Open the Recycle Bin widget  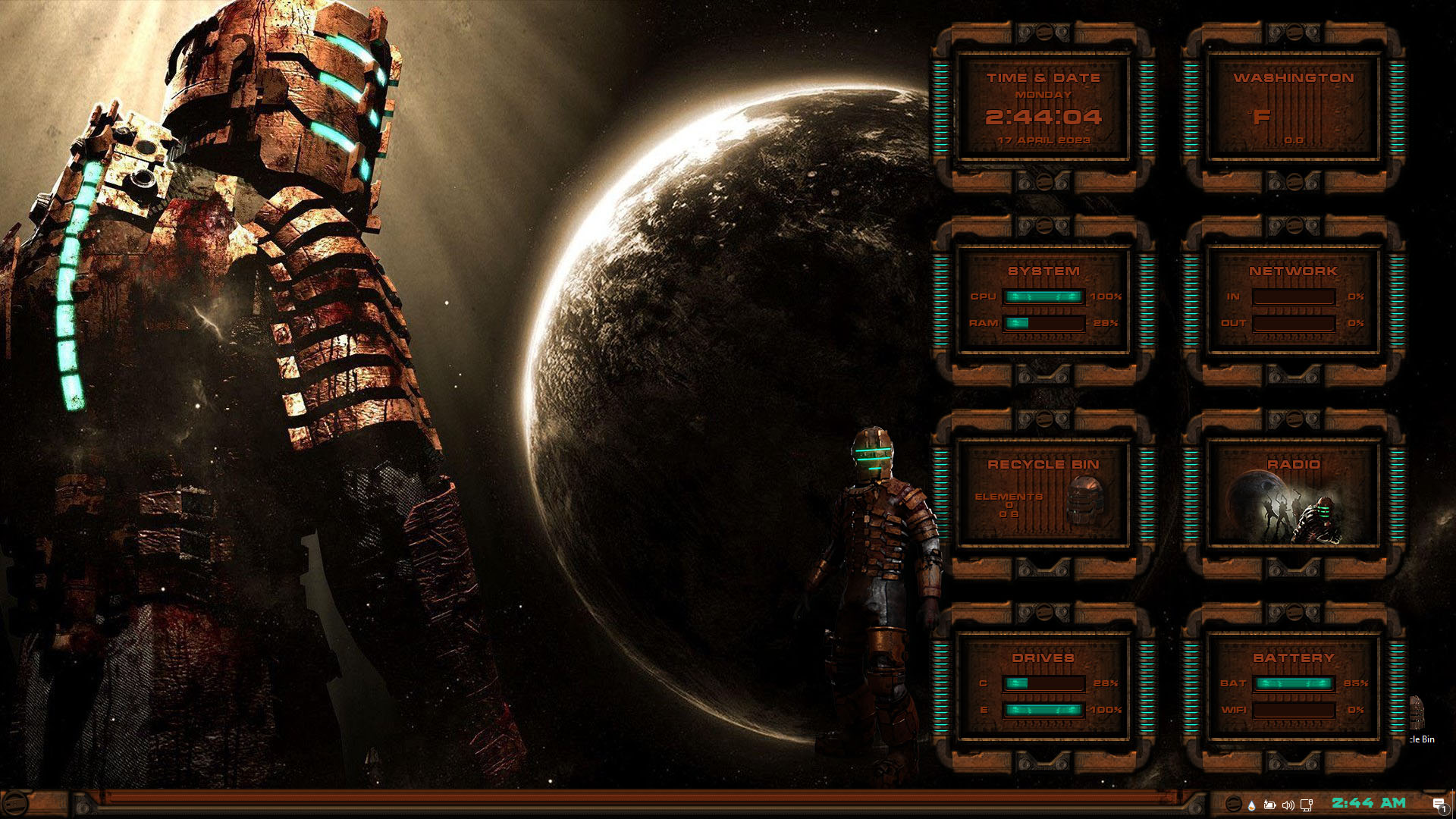point(1043,494)
